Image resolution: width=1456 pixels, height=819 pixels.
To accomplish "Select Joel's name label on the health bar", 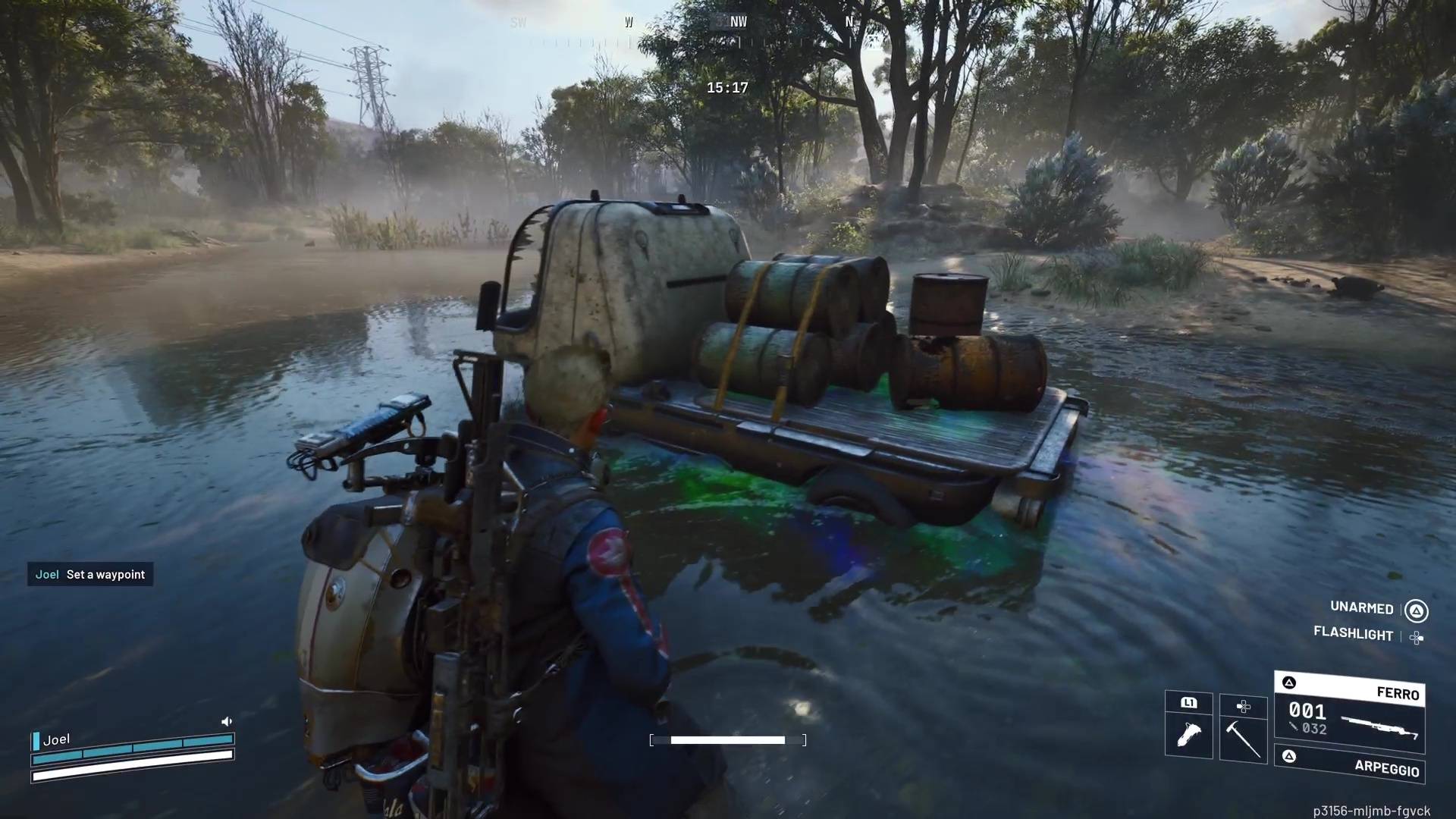I will pyautogui.click(x=58, y=739).
